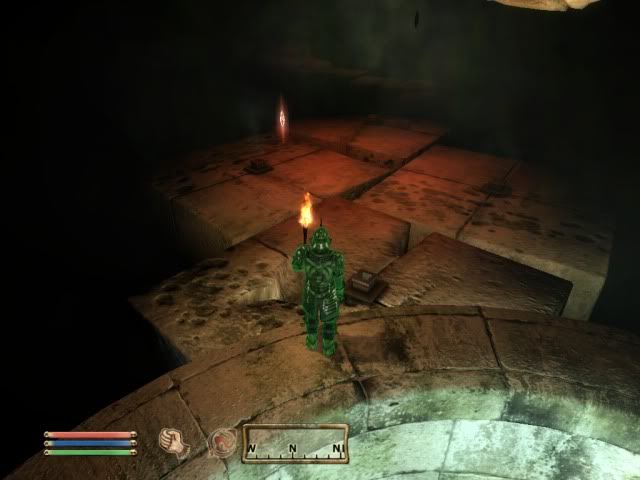This screenshot has height=480, width=640.
Task: Click the compass heading bar
Action: (295, 443)
